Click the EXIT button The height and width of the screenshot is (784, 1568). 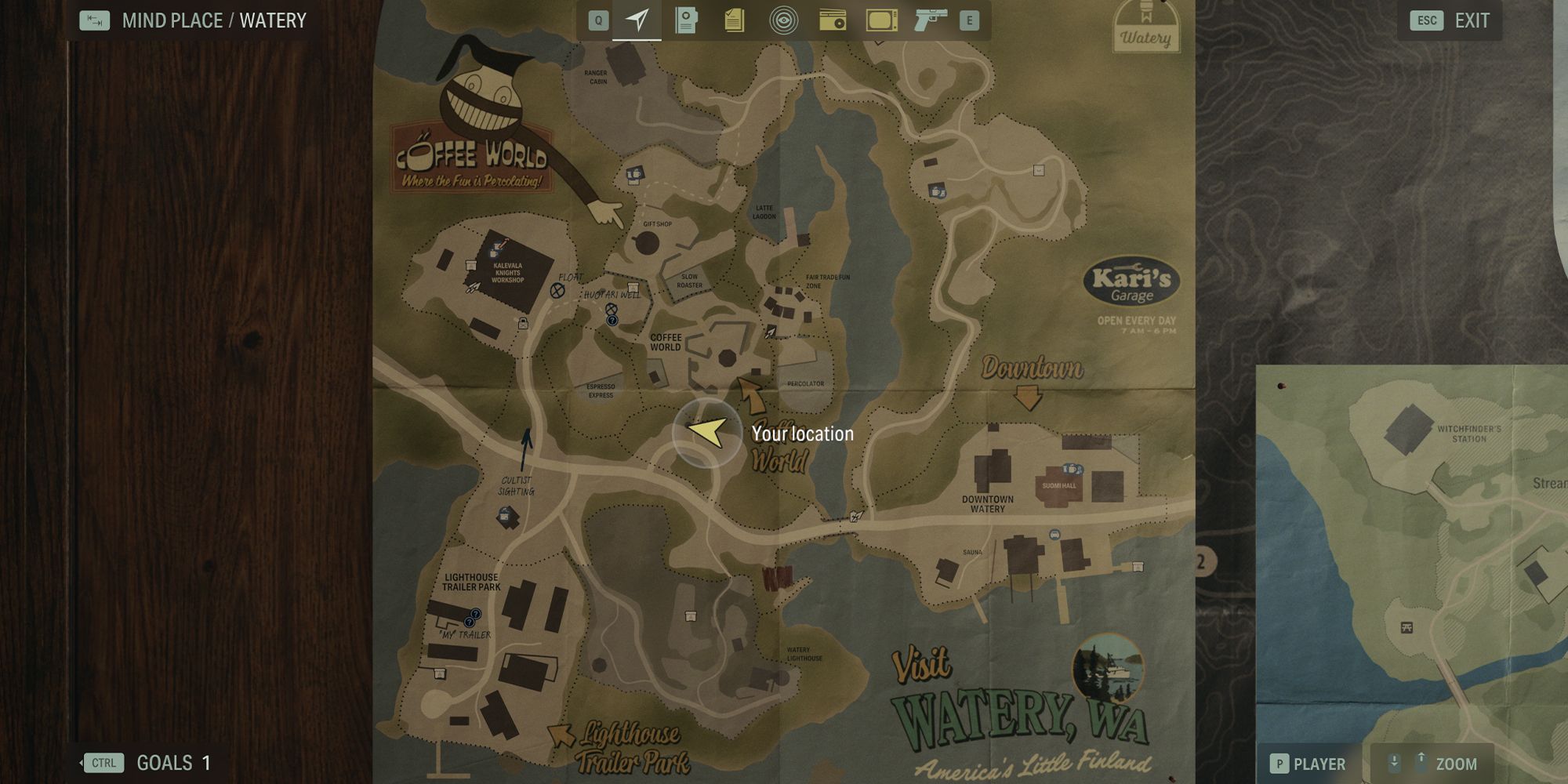(1455, 21)
